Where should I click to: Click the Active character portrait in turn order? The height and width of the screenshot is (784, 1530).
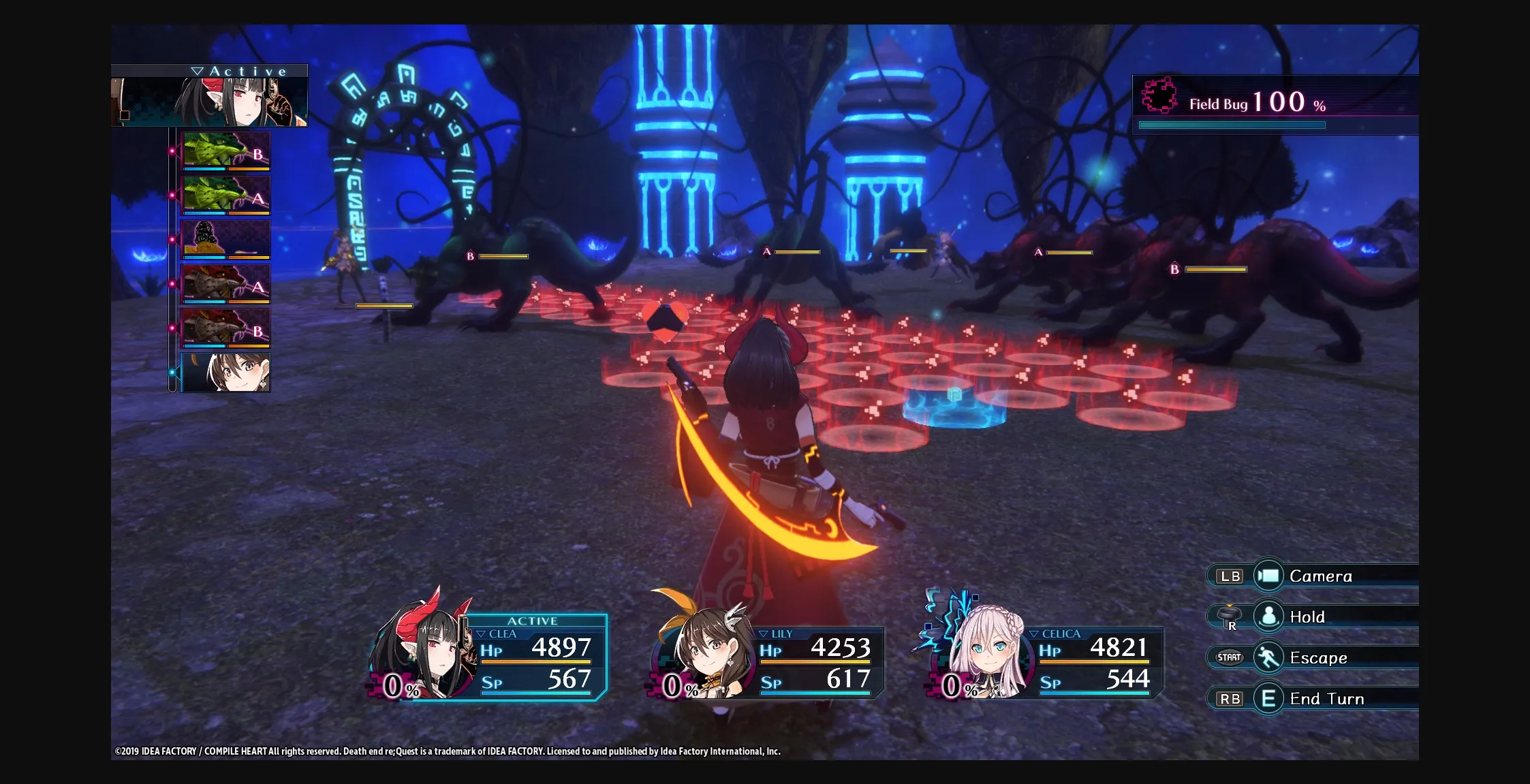pyautogui.click(x=210, y=101)
